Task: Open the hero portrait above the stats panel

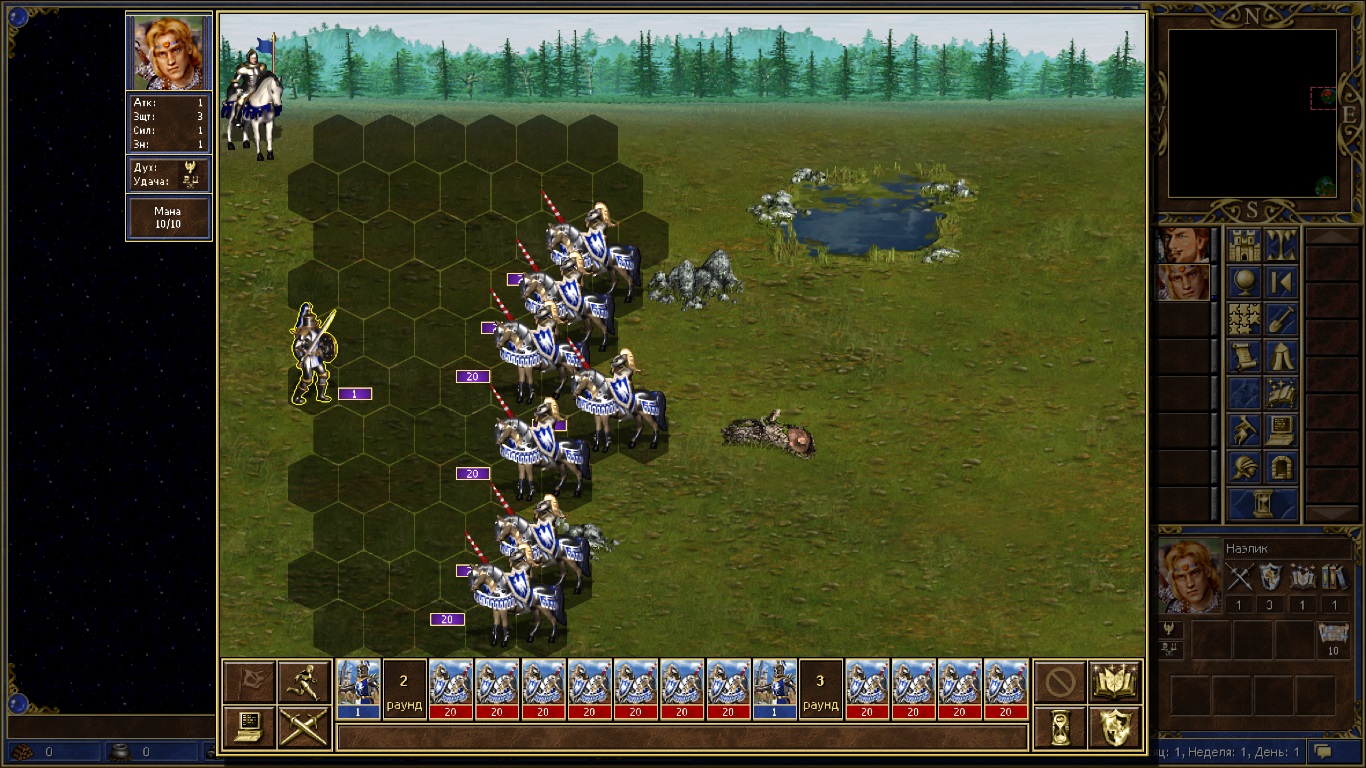Action: 169,52
